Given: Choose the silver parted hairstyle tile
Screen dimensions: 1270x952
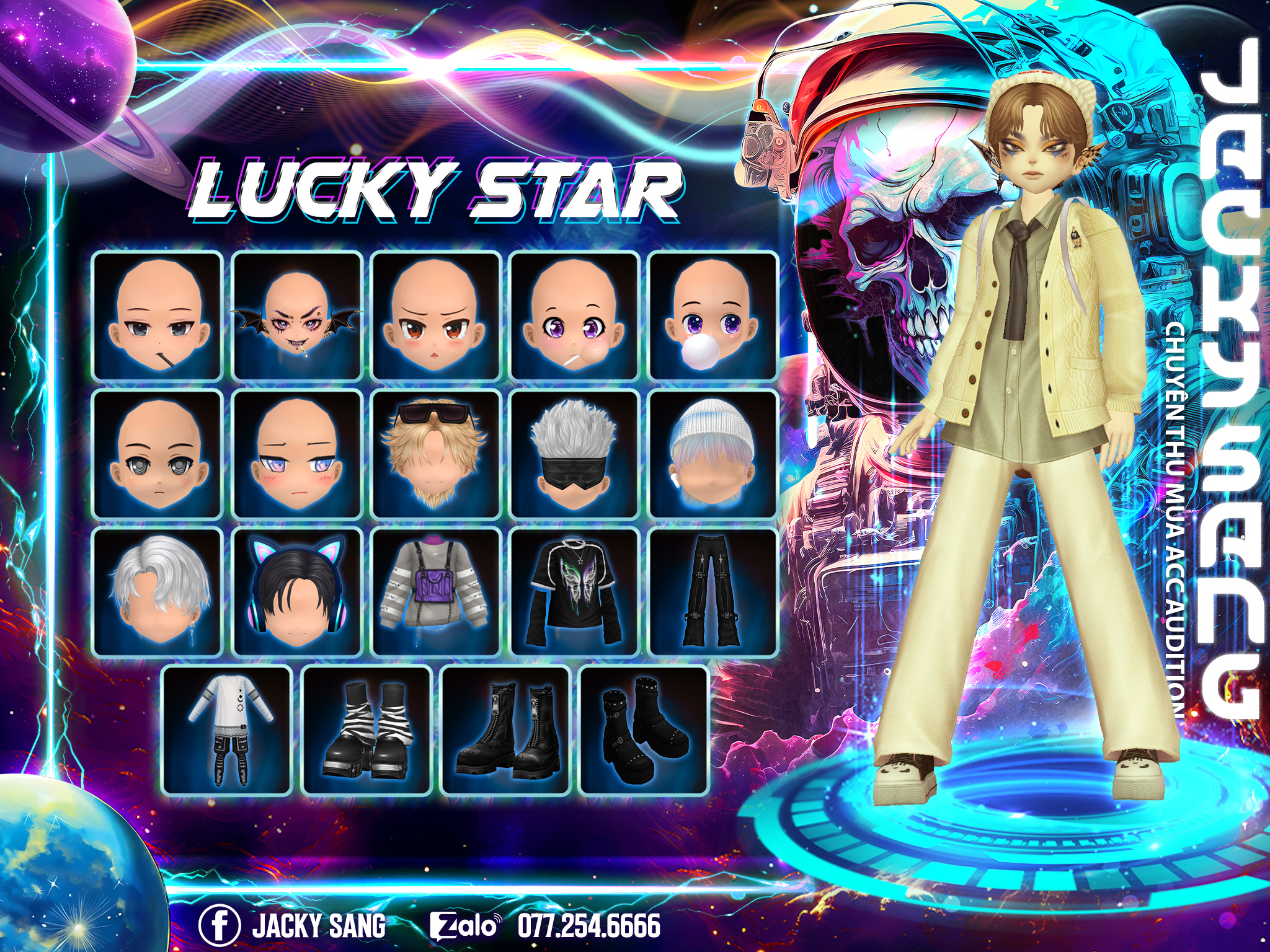Looking at the screenshot, I should coord(158,592).
